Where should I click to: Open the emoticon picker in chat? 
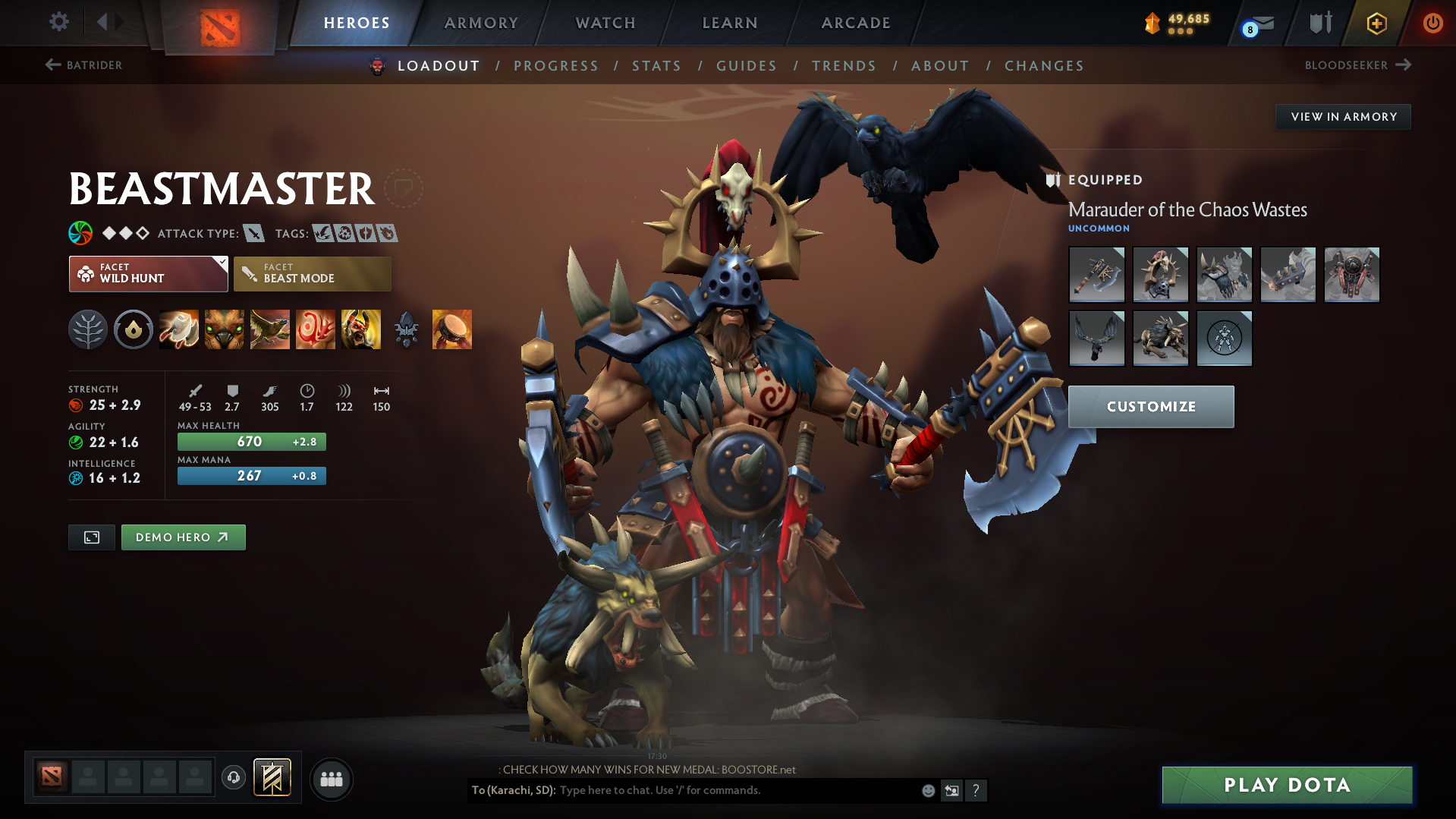click(927, 790)
